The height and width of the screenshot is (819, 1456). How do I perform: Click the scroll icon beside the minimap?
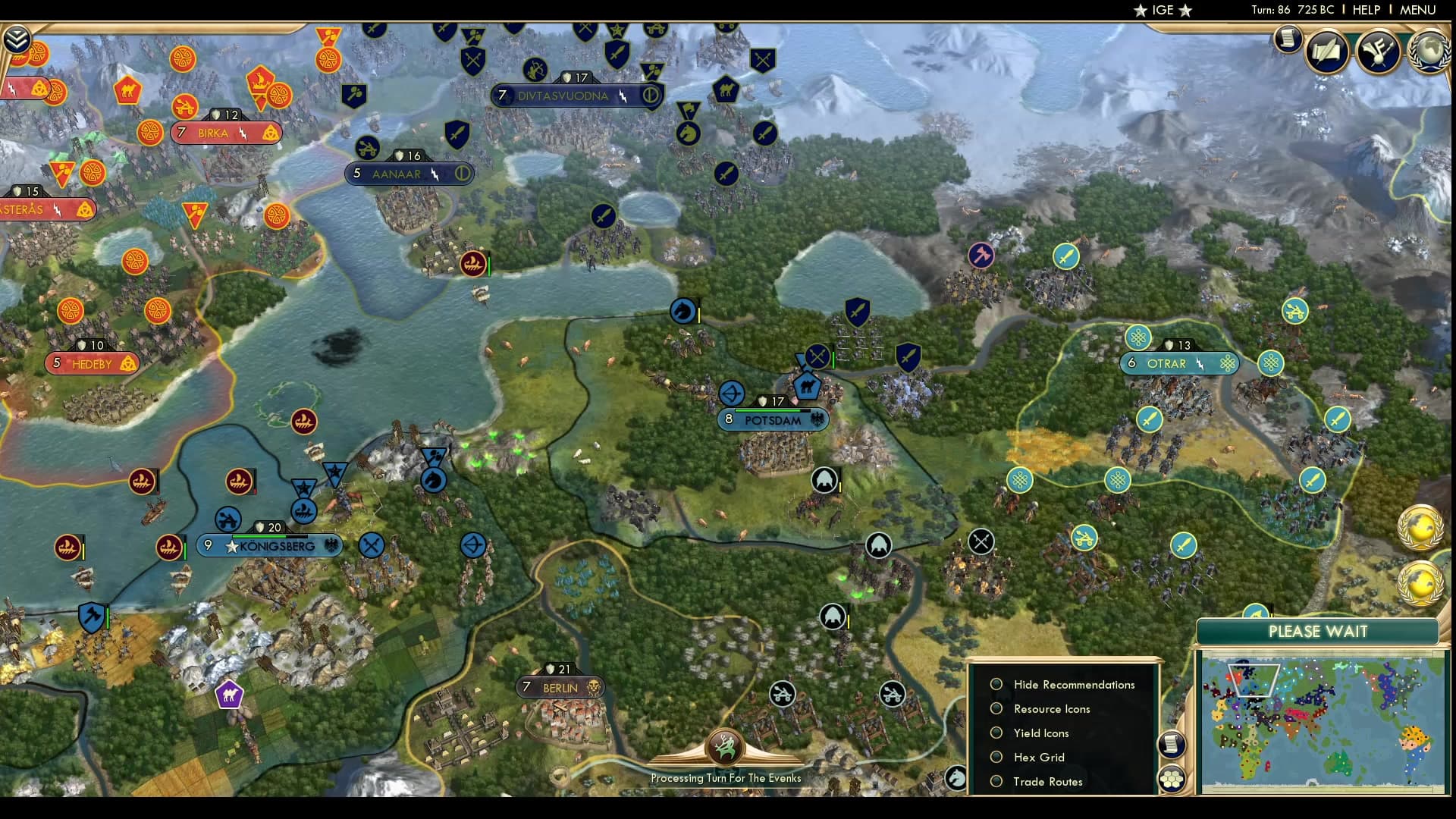click(1171, 744)
